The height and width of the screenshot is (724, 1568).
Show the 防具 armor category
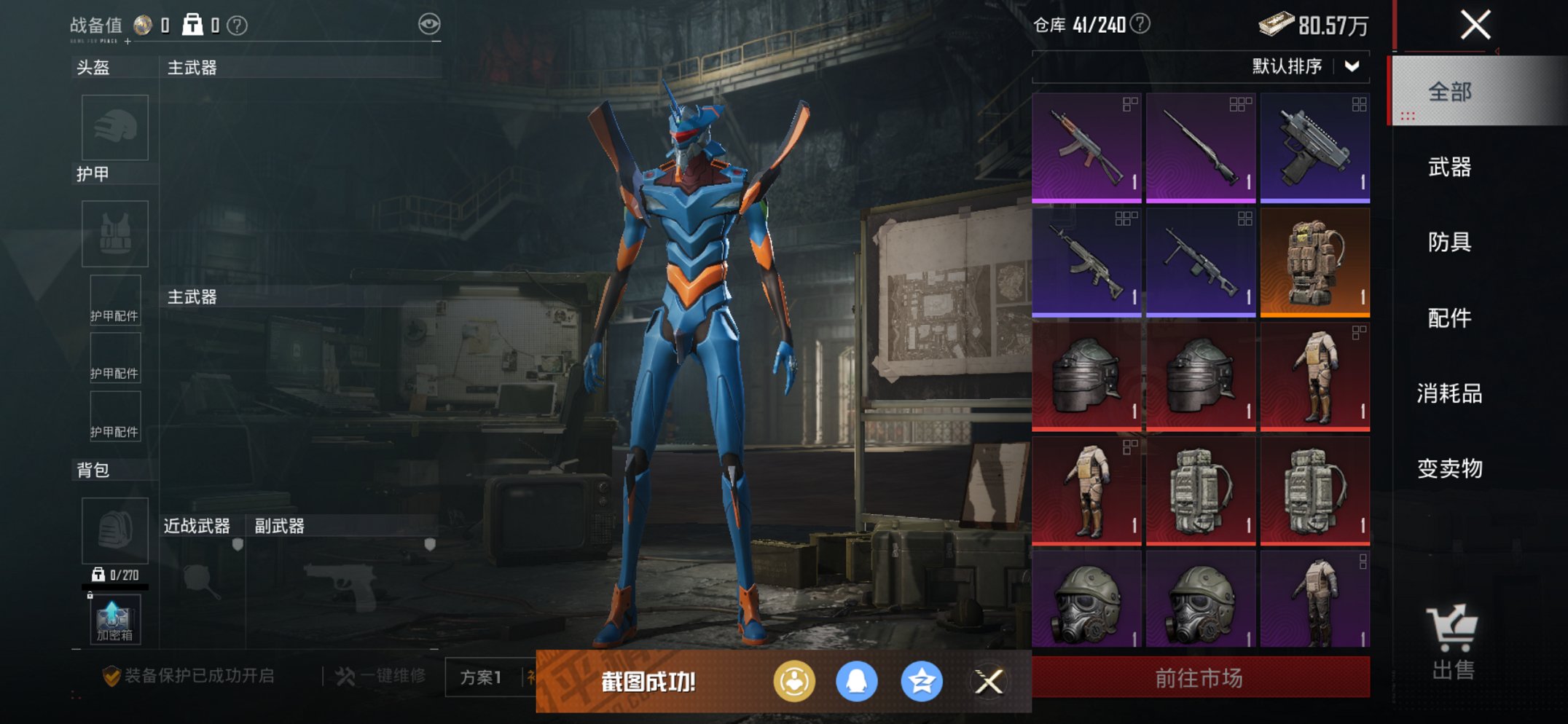coord(1450,242)
